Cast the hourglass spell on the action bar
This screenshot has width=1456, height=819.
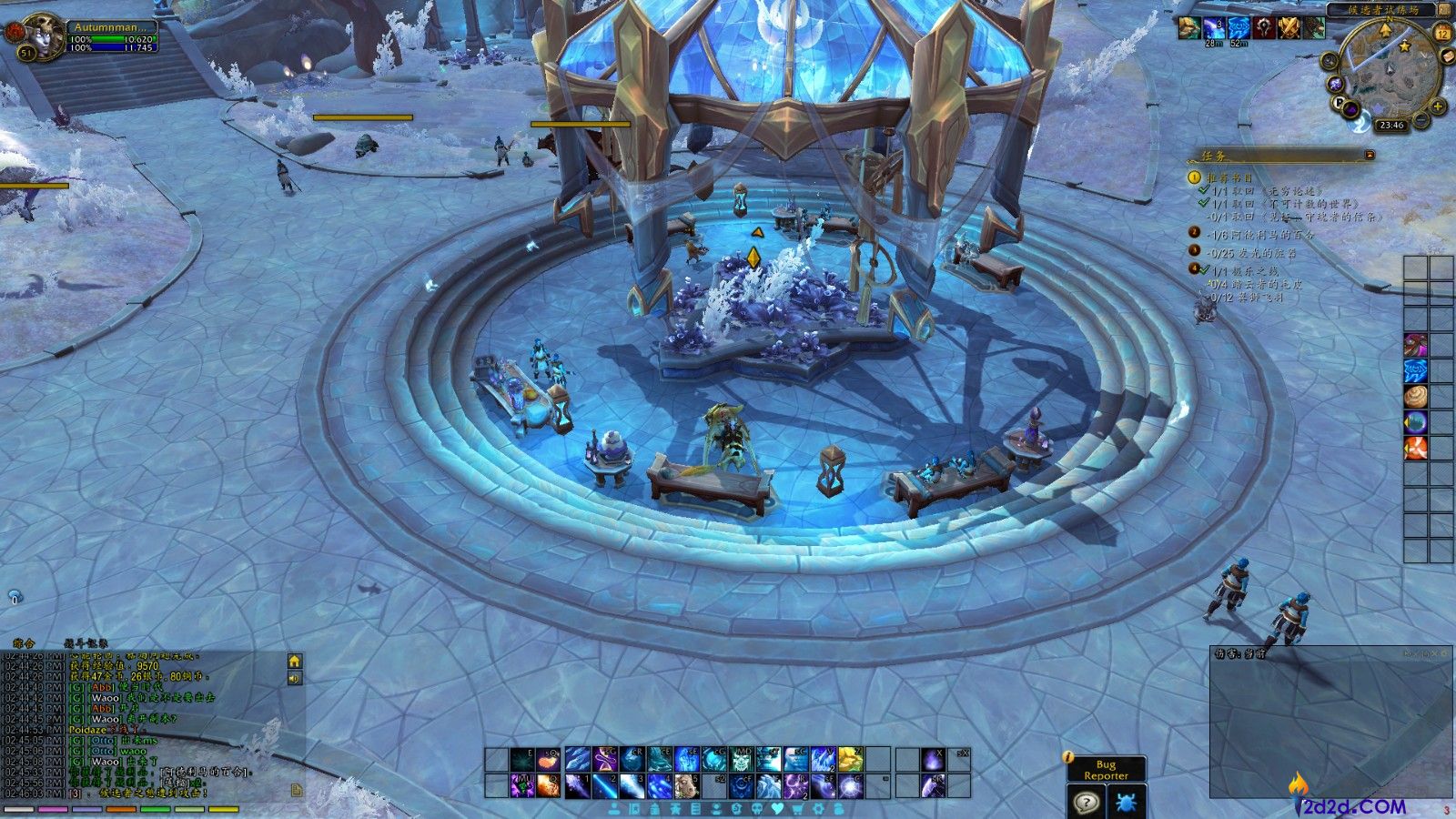pos(604,759)
